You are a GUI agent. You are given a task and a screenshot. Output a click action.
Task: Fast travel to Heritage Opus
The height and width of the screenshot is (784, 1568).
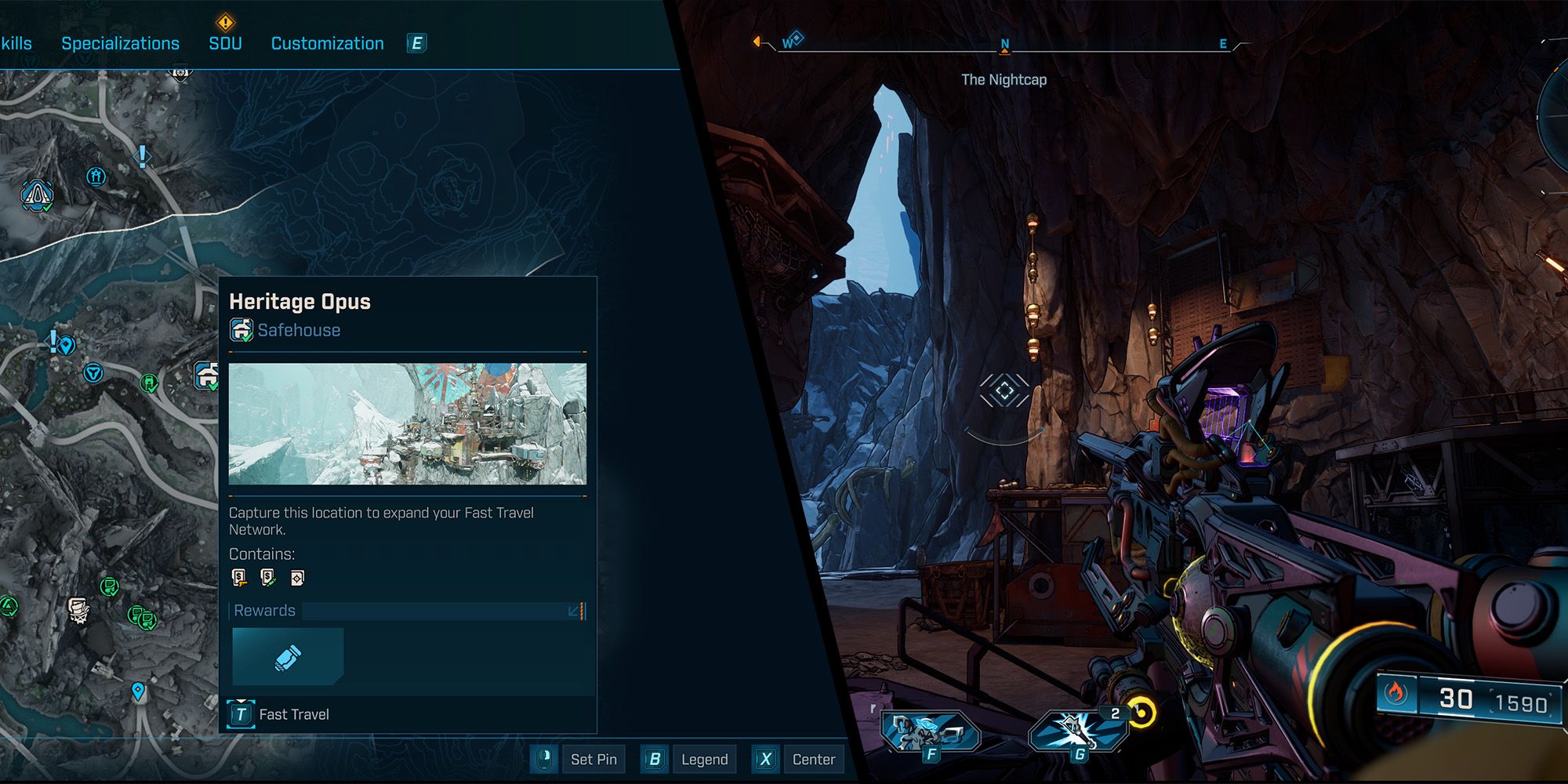[x=279, y=714]
